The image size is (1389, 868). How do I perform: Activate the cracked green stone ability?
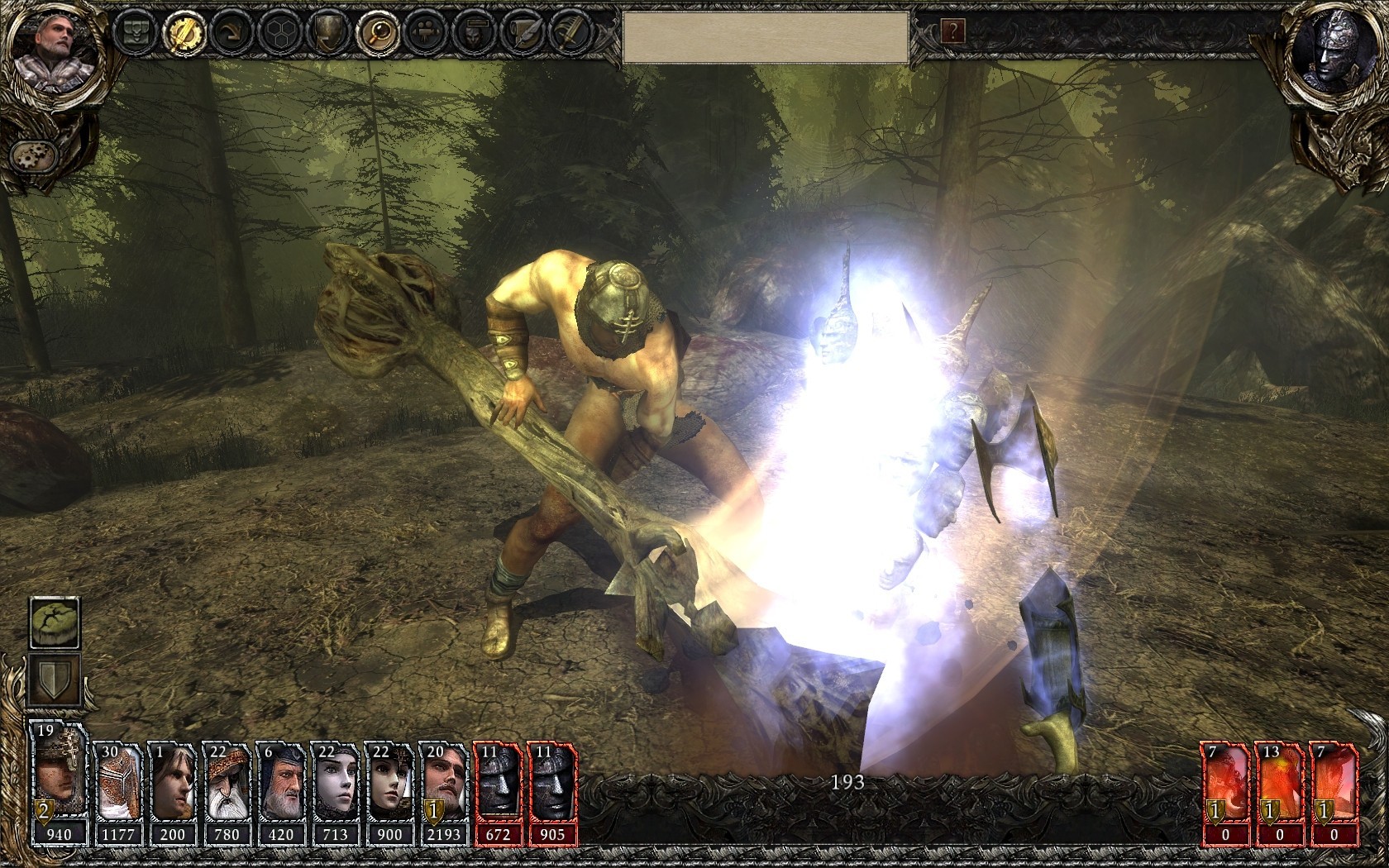(55, 623)
